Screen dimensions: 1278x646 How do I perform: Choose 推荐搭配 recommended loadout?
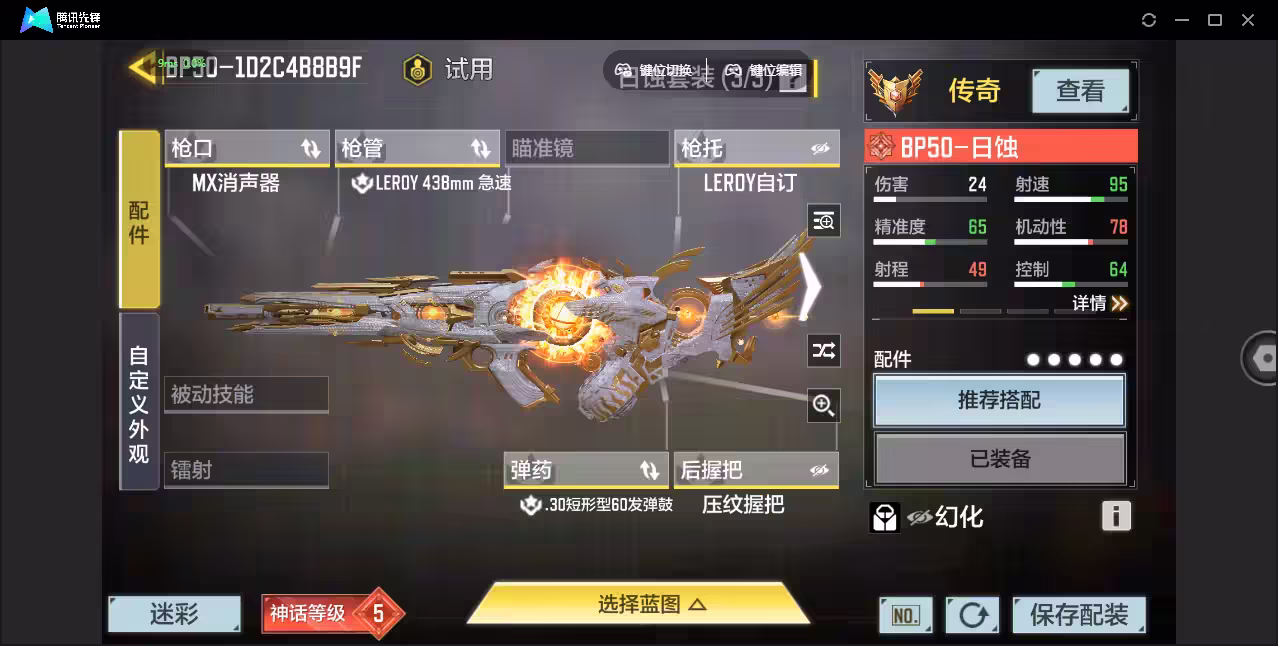click(999, 401)
